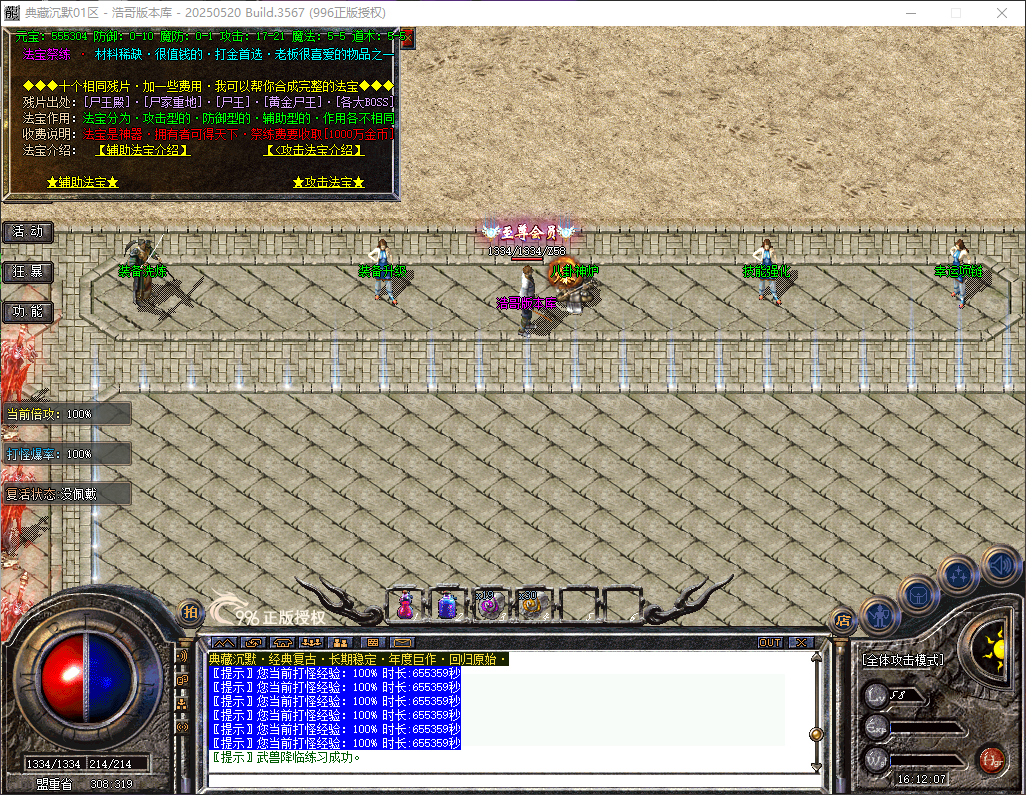This screenshot has height=795, width=1026.
Task: Open the 活动 events button
Action: [28, 232]
